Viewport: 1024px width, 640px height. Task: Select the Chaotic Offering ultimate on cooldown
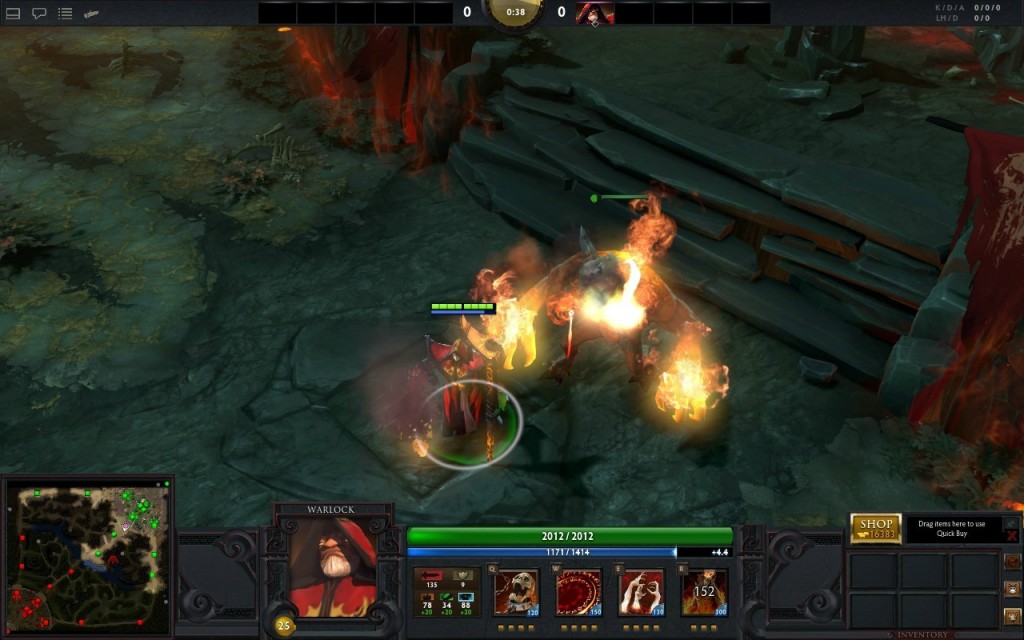click(704, 592)
